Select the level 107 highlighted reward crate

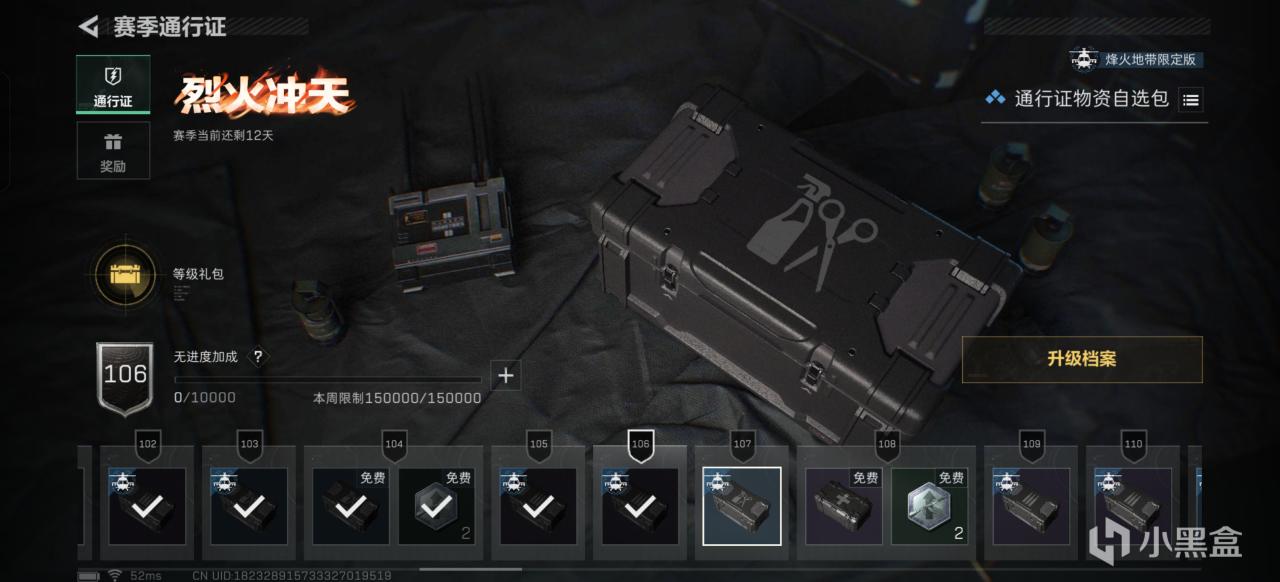pyautogui.click(x=742, y=506)
